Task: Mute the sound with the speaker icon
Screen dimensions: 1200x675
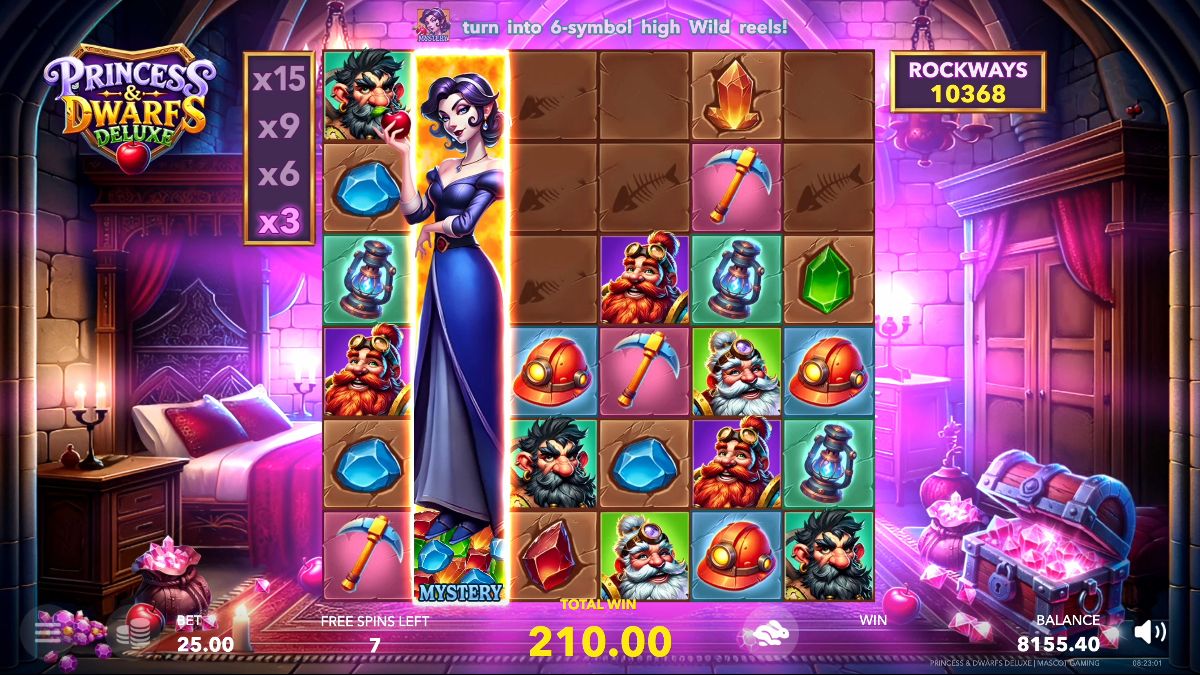Action: (1150, 631)
